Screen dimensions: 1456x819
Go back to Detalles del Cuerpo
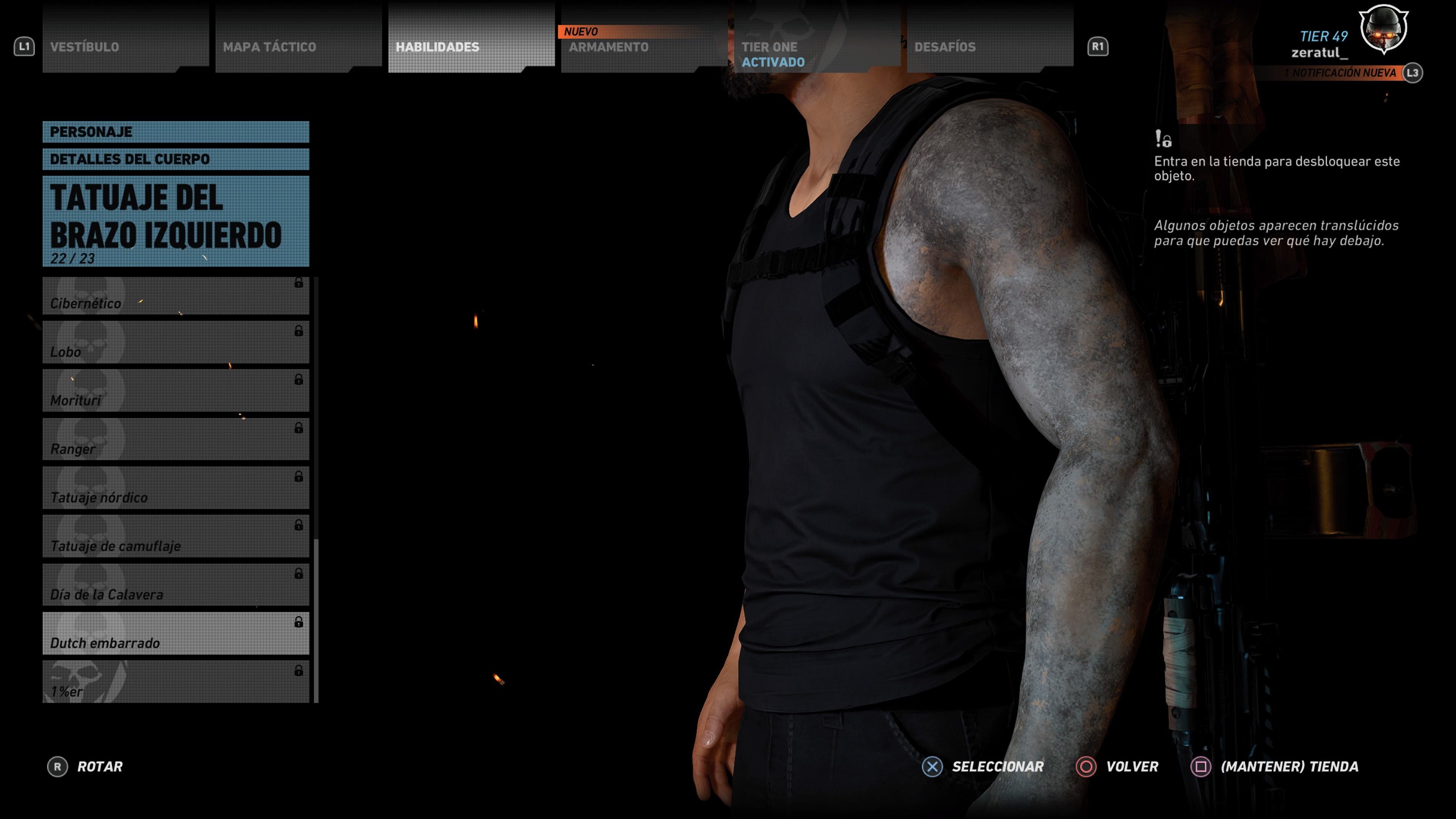coord(176,159)
